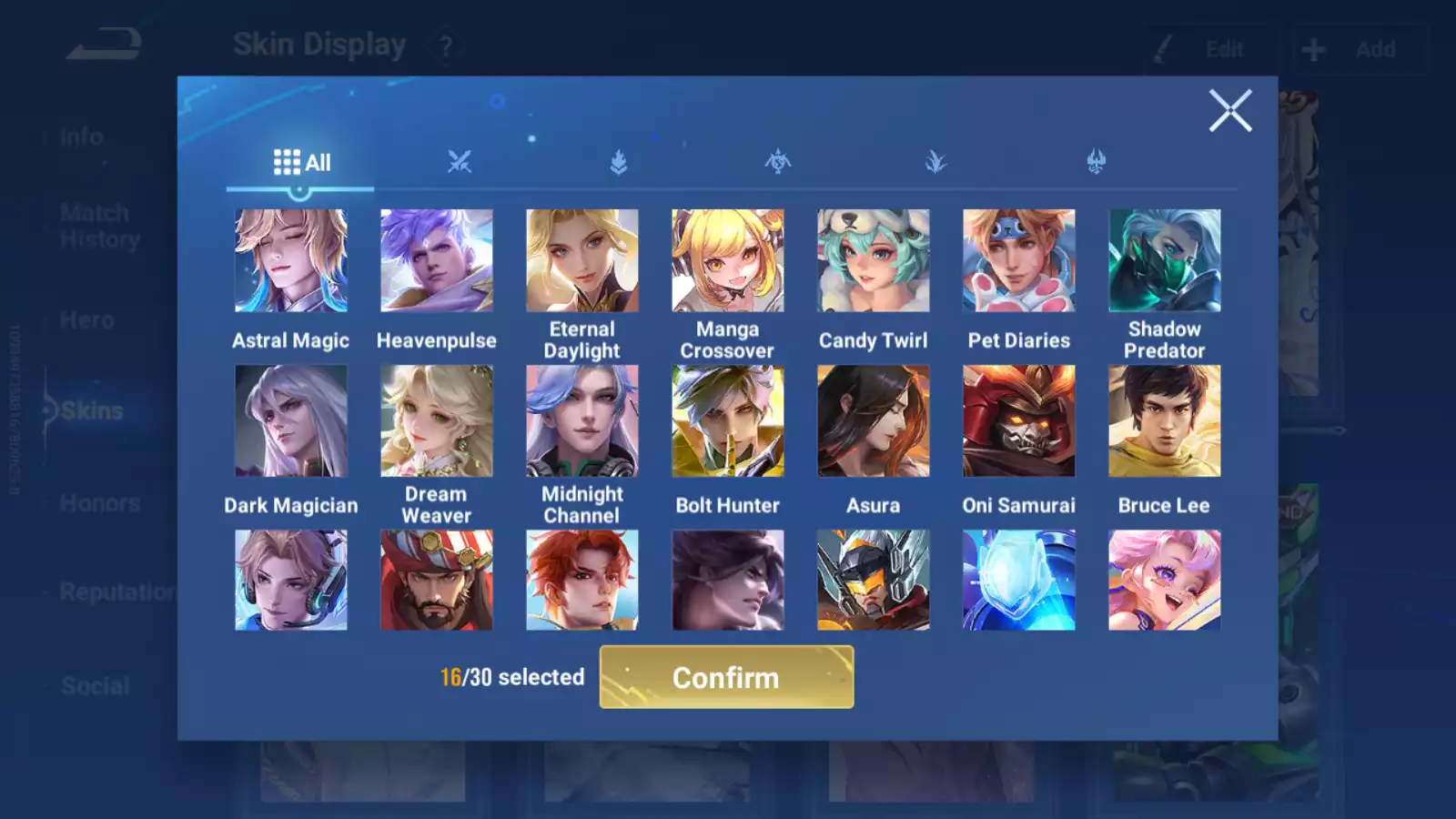Select the Mage role filter icon
The height and width of the screenshot is (819, 1456).
936,160
